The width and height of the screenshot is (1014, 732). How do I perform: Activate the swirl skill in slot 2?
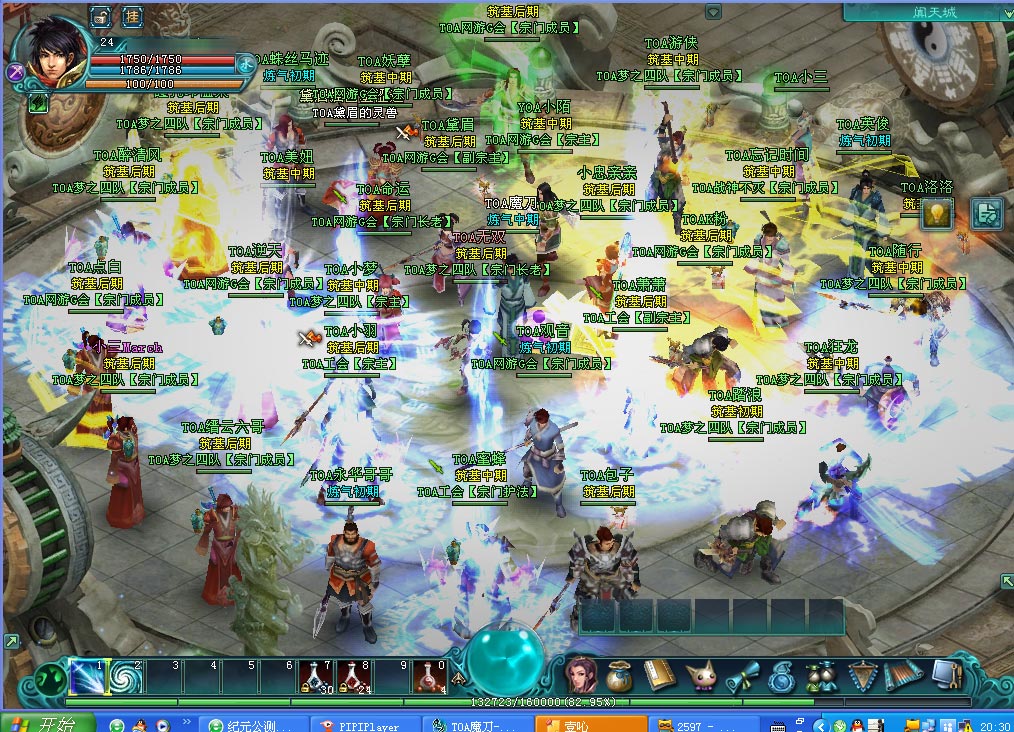point(125,677)
